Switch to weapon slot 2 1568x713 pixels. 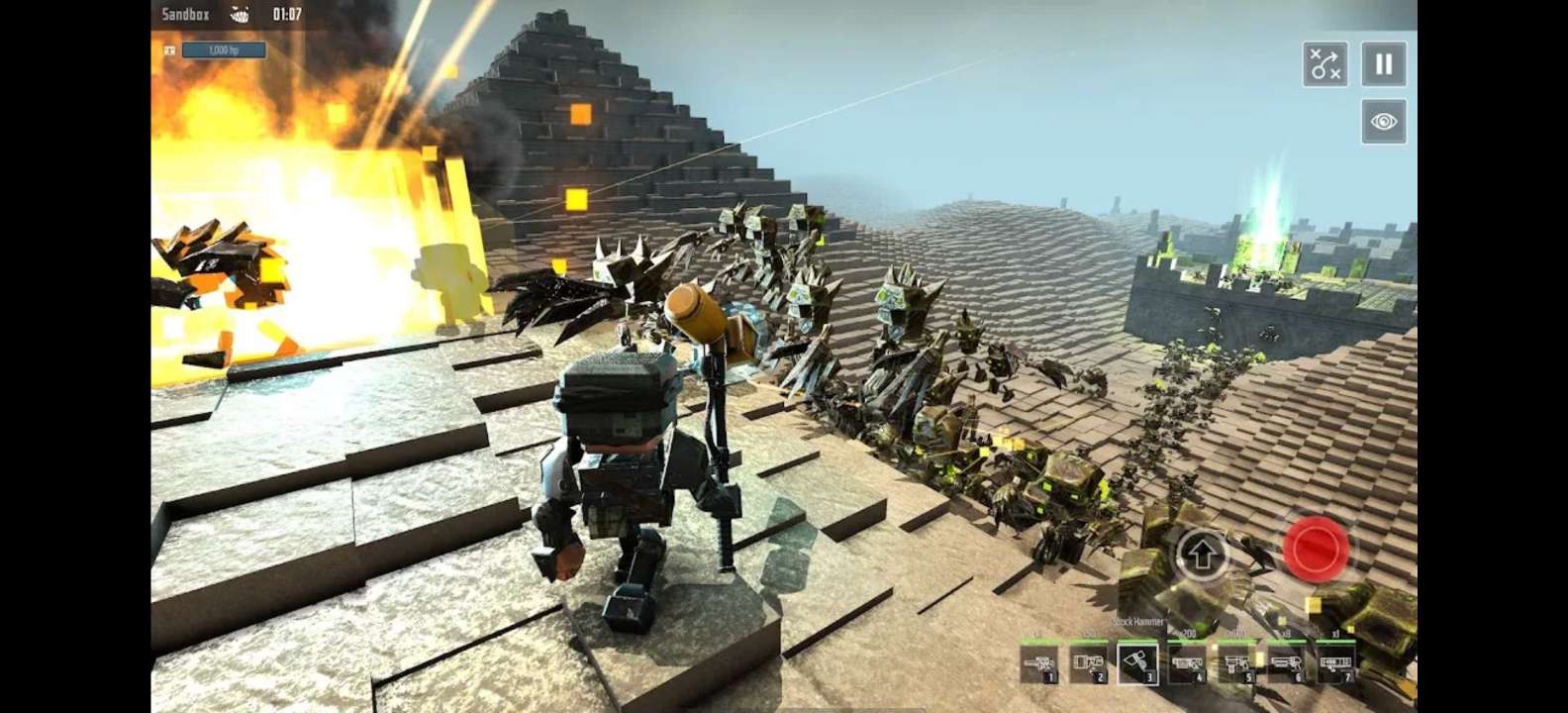(x=1088, y=663)
